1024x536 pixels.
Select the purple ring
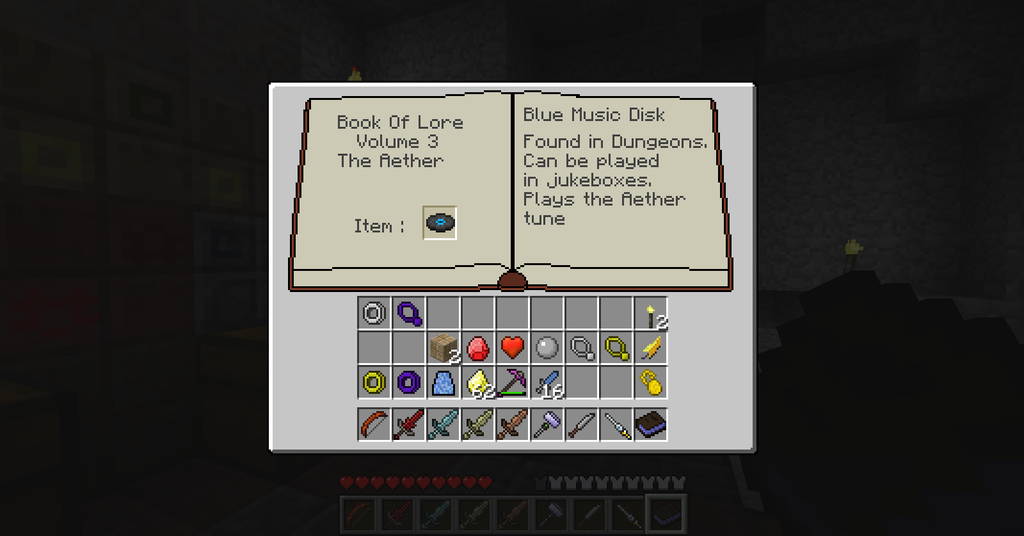point(409,382)
